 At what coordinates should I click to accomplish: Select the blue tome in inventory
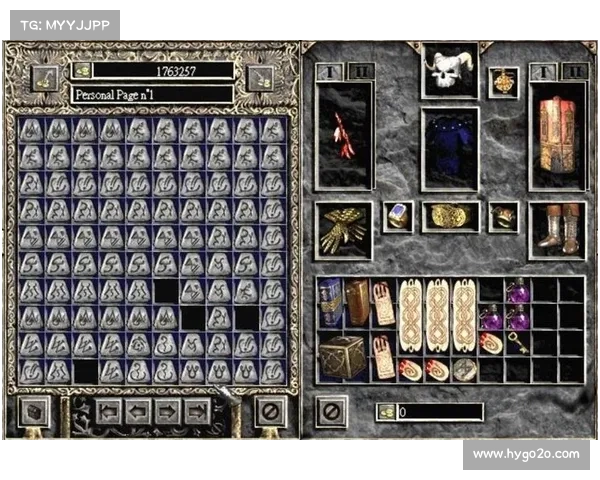(x=330, y=303)
